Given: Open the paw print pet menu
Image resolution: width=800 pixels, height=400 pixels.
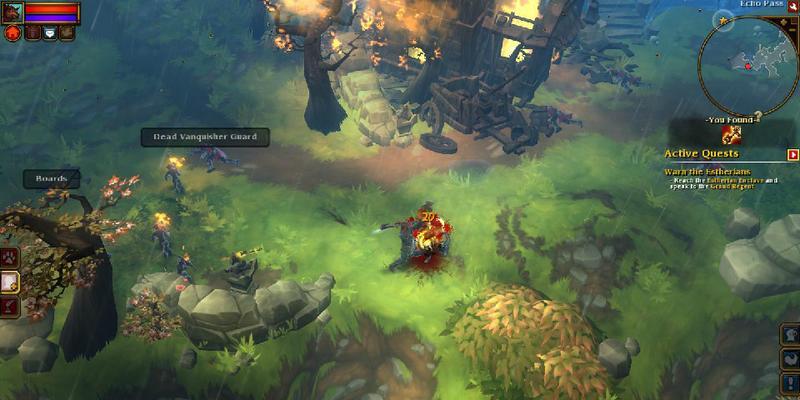Looking at the screenshot, I should click(x=8, y=259).
